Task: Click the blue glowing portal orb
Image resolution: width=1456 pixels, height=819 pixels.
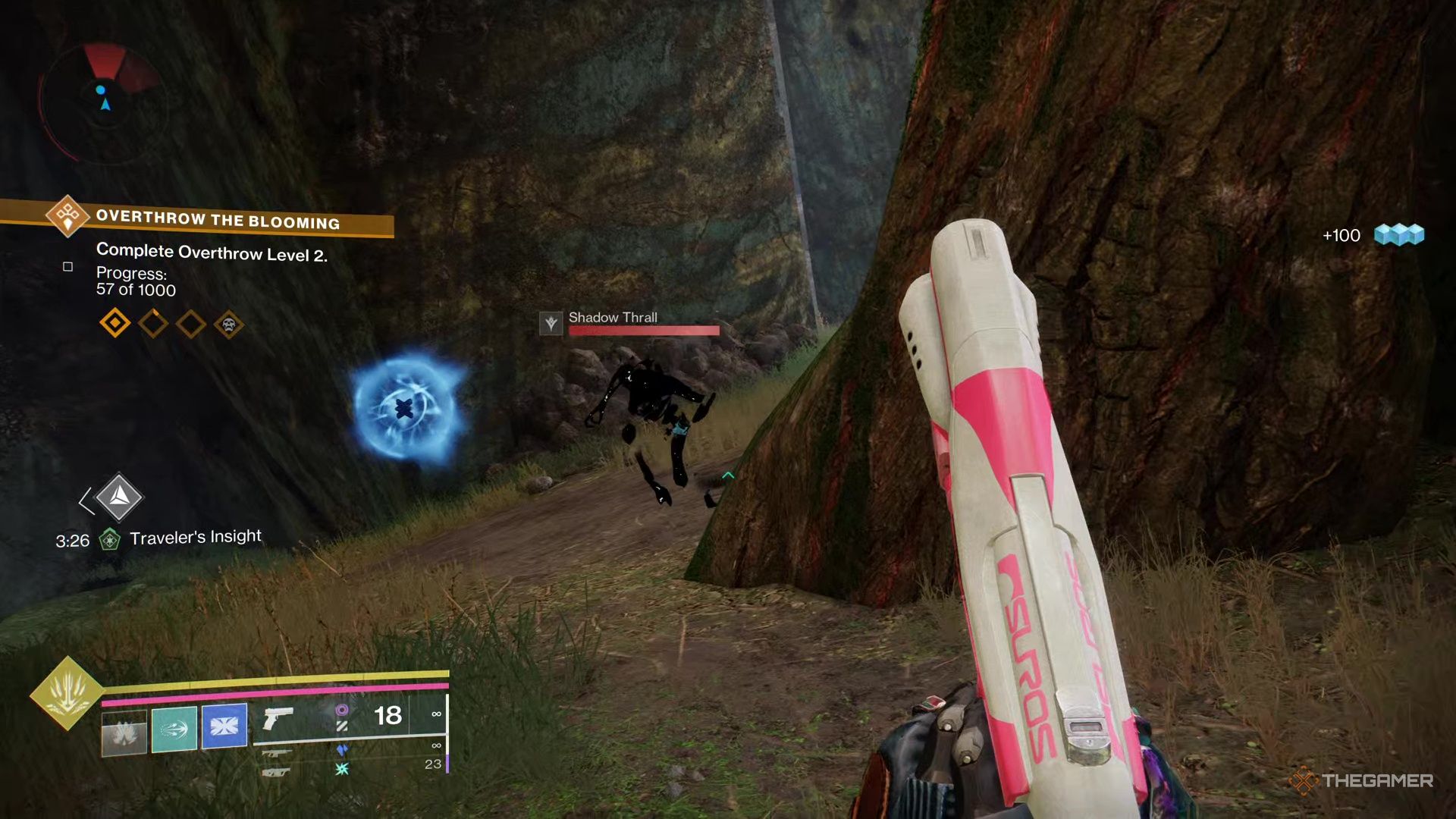Action: point(402,408)
